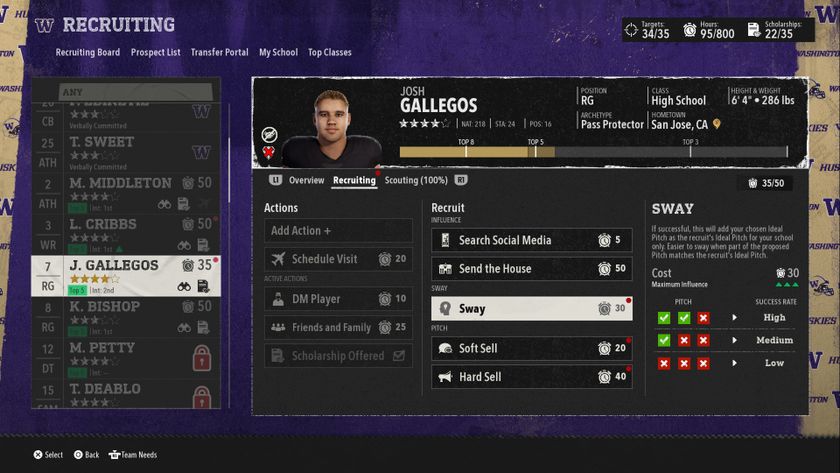
Task: Select recruit M. Middleton in the list
Action: (x=125, y=192)
